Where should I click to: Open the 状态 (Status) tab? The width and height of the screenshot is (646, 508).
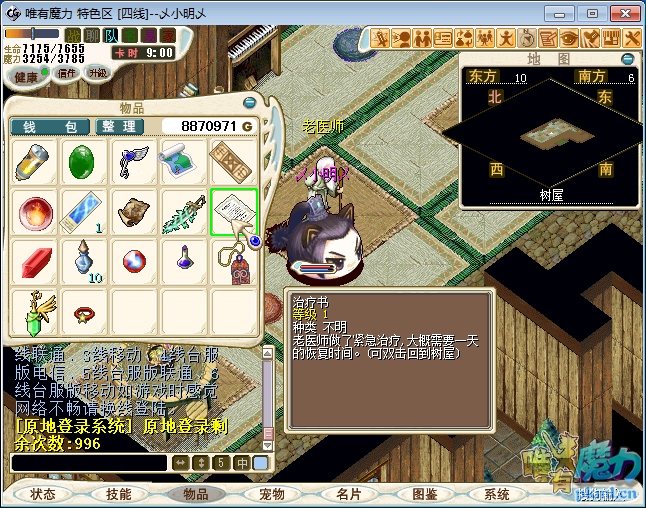coord(43,494)
